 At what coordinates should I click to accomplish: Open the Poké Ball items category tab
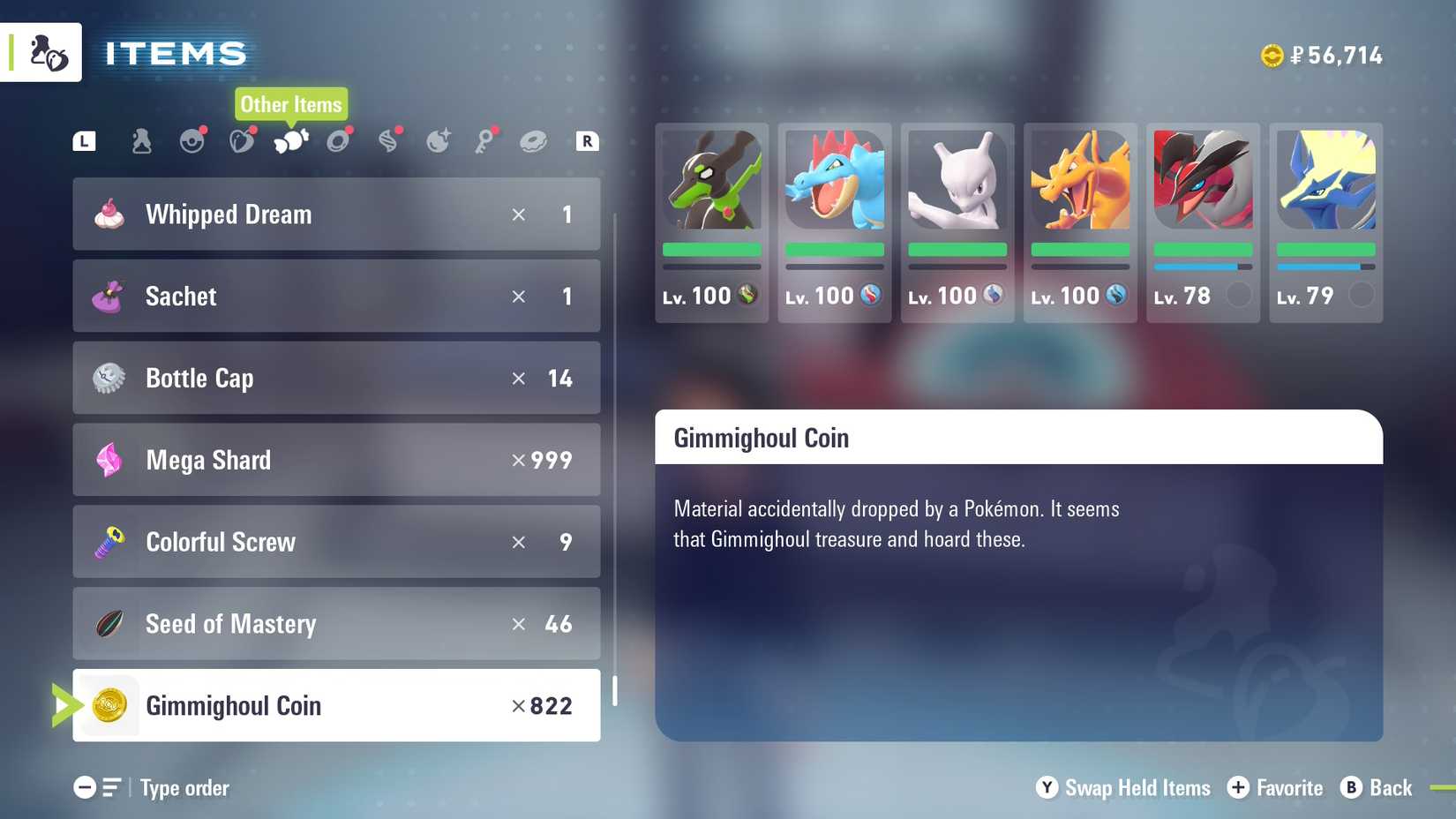point(192,140)
